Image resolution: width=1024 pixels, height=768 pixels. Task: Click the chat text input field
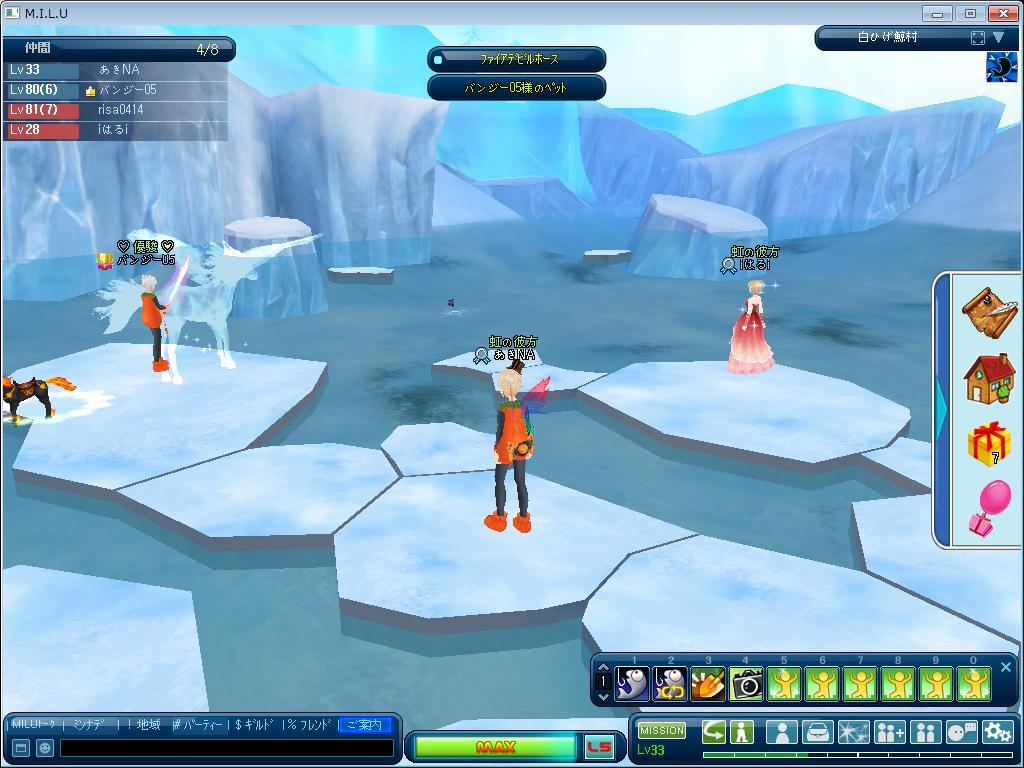[226, 748]
